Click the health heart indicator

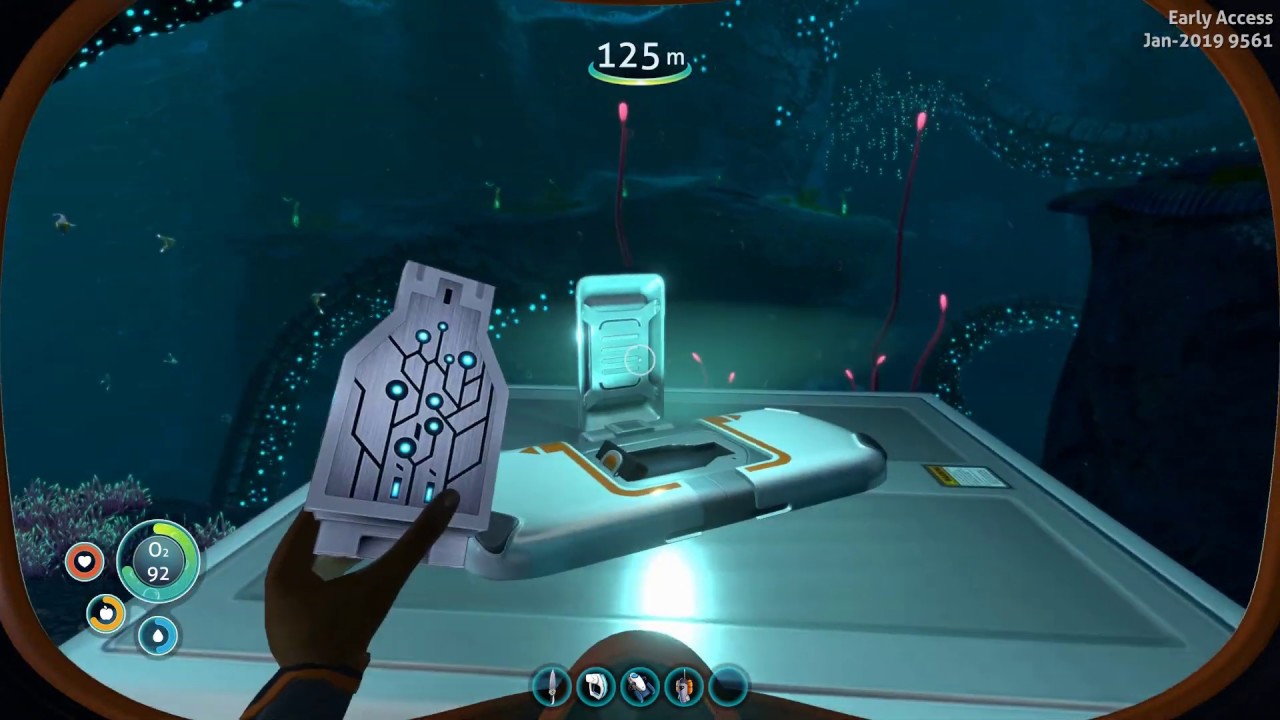pos(84,561)
